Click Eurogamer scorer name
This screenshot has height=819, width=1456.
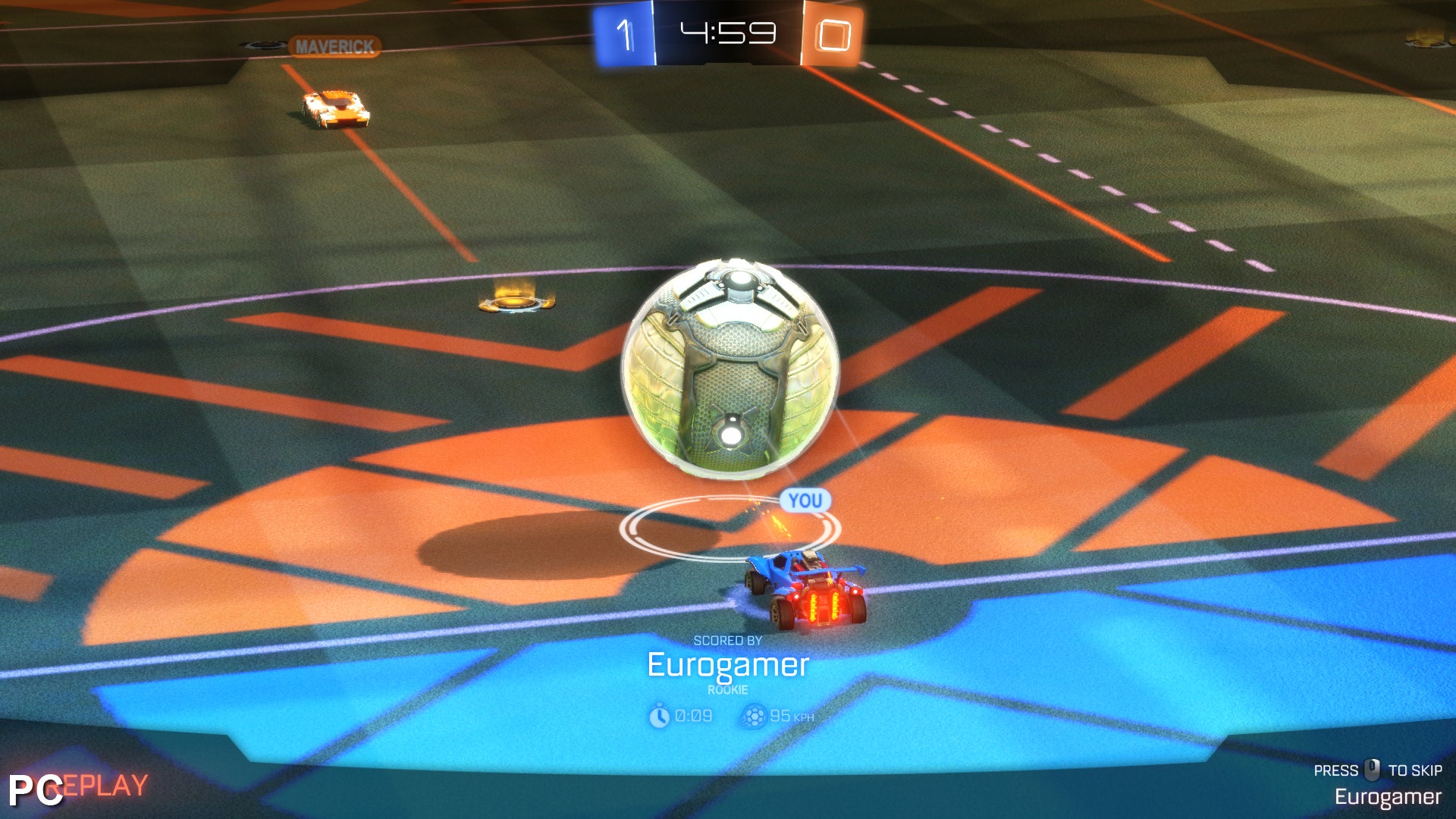tap(728, 667)
